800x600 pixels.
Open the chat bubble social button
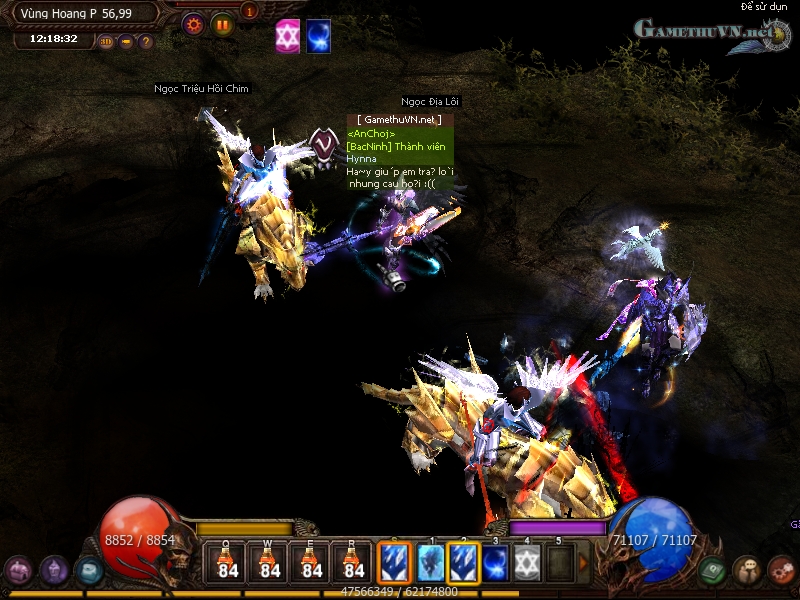[x=746, y=571]
